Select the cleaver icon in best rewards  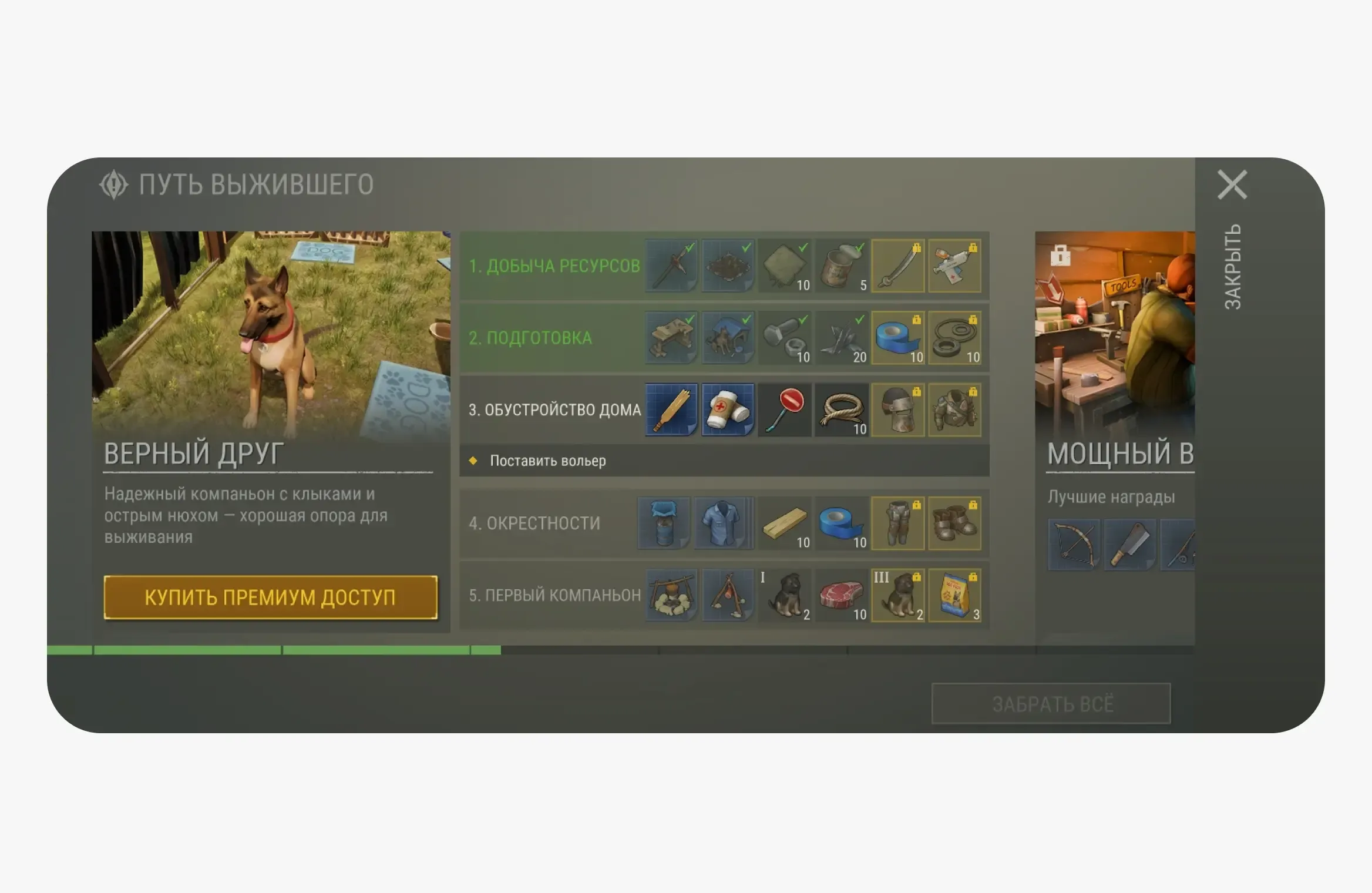[x=1131, y=545]
